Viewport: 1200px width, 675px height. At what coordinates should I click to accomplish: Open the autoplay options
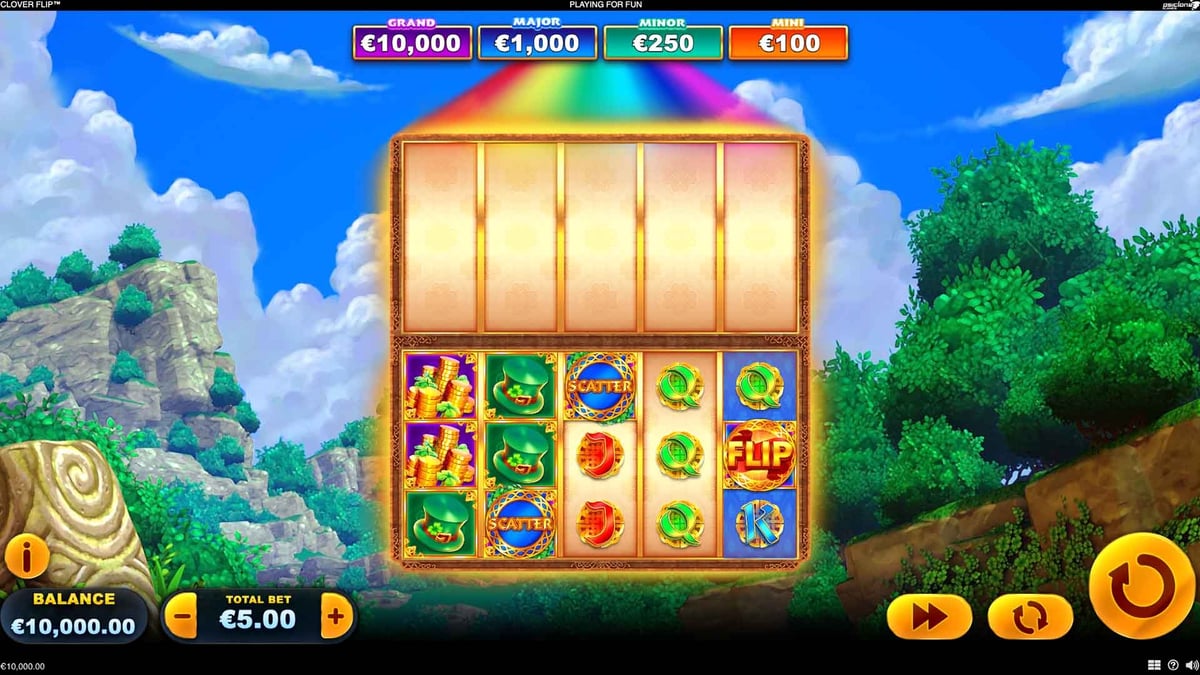[1029, 617]
